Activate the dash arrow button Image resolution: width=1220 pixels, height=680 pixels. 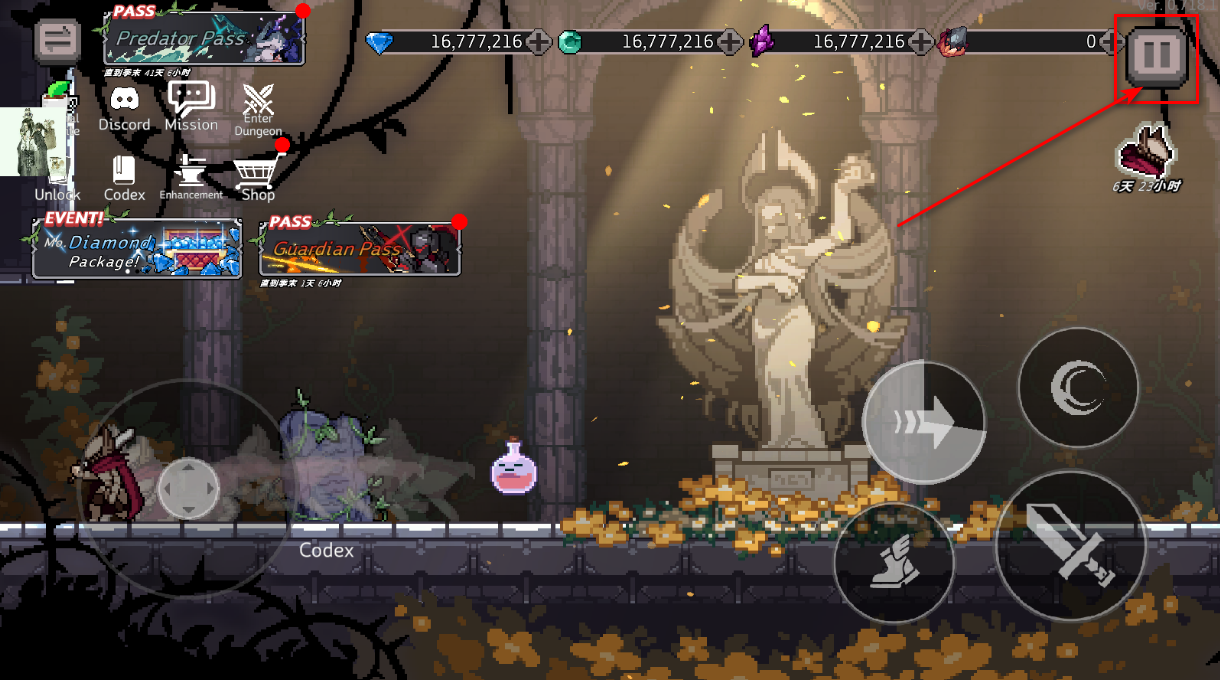tap(924, 423)
